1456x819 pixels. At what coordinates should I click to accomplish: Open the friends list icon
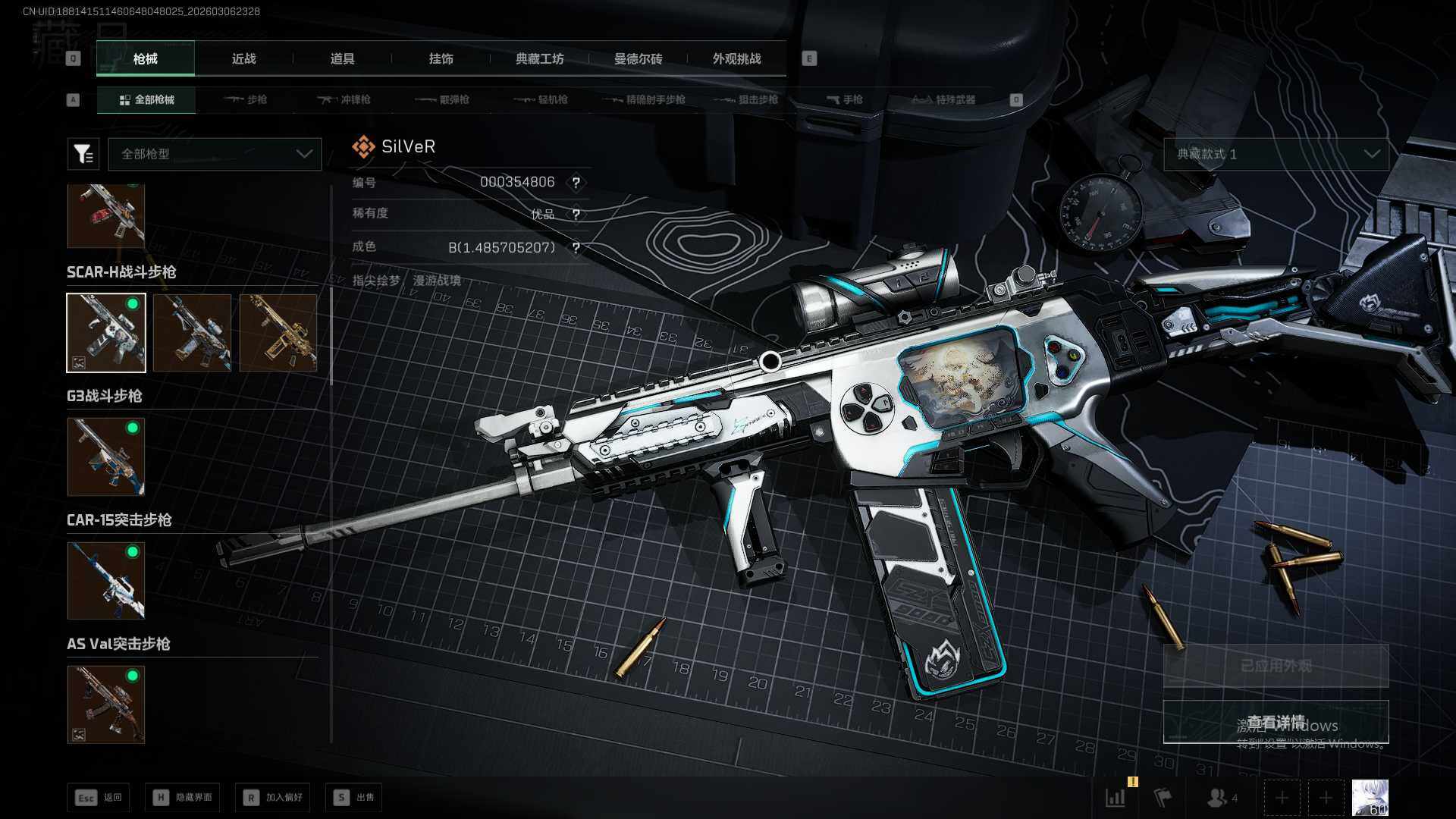[1220, 798]
